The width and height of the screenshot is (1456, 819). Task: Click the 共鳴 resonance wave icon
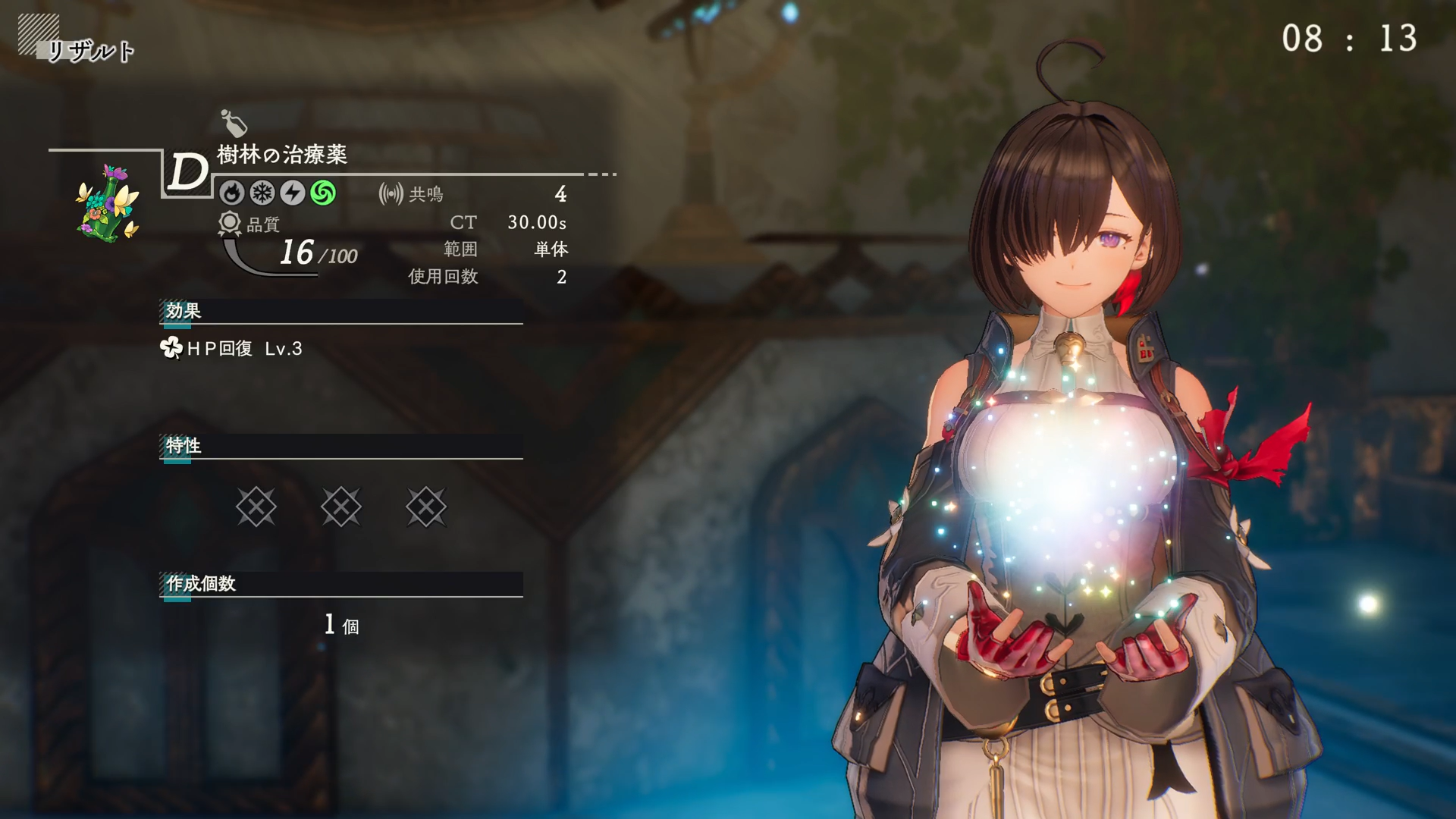point(391,194)
